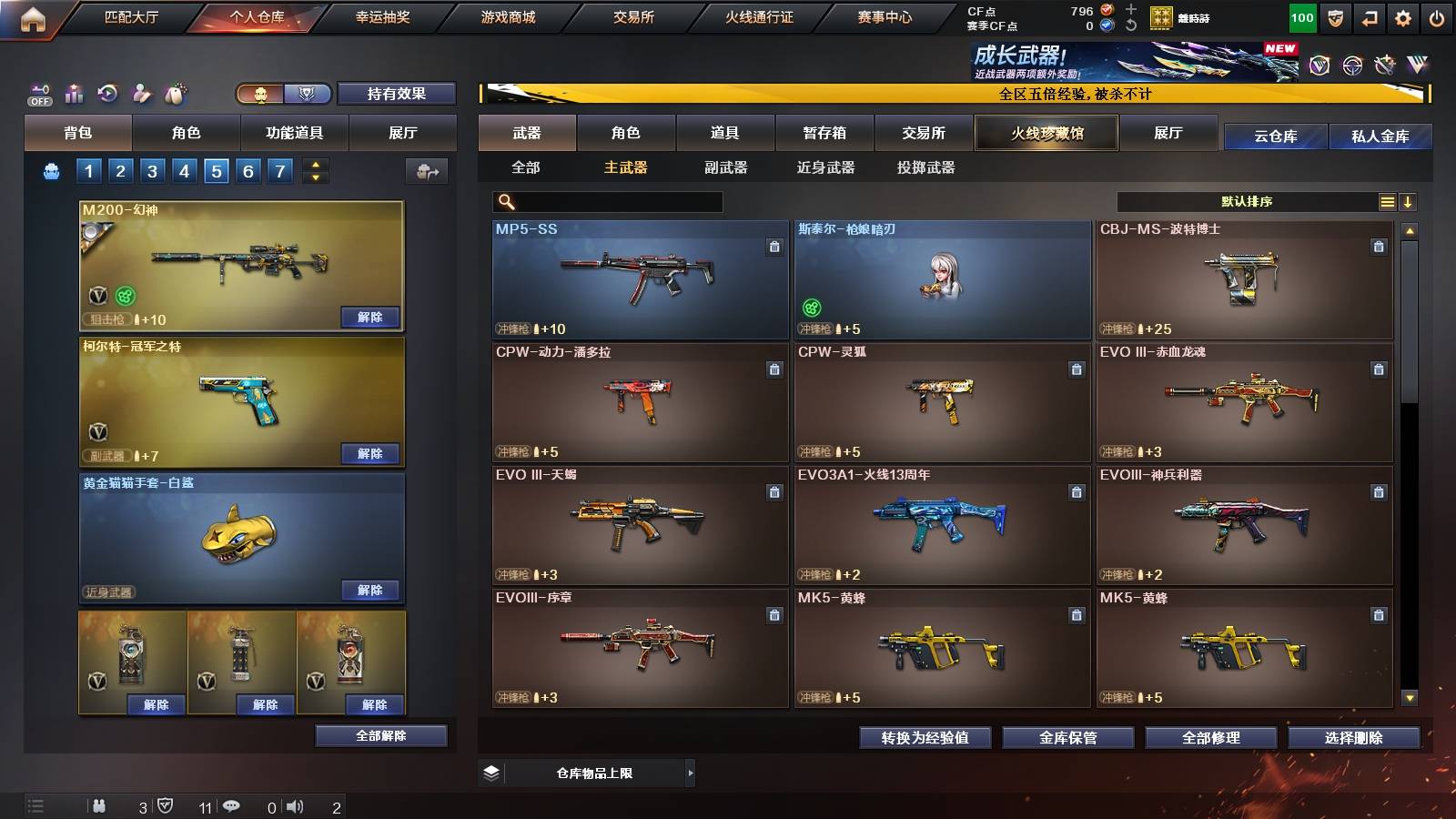
Task: Click the pet egg icon in the left toolbar
Action: [176, 93]
